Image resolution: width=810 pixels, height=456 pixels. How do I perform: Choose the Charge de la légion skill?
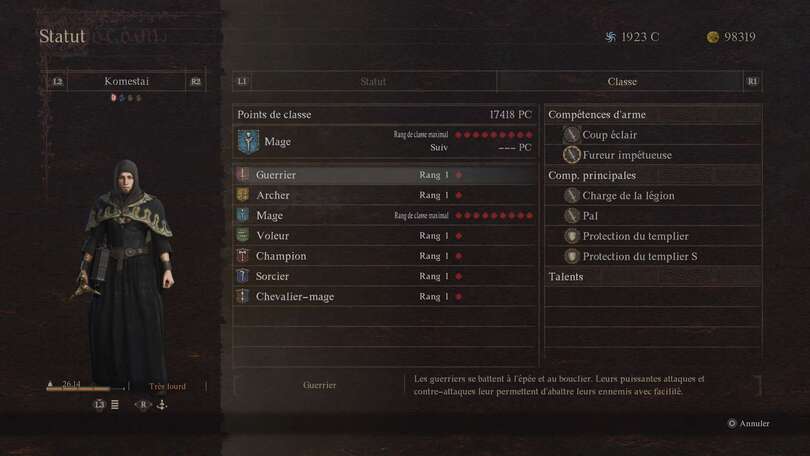tap(628, 196)
